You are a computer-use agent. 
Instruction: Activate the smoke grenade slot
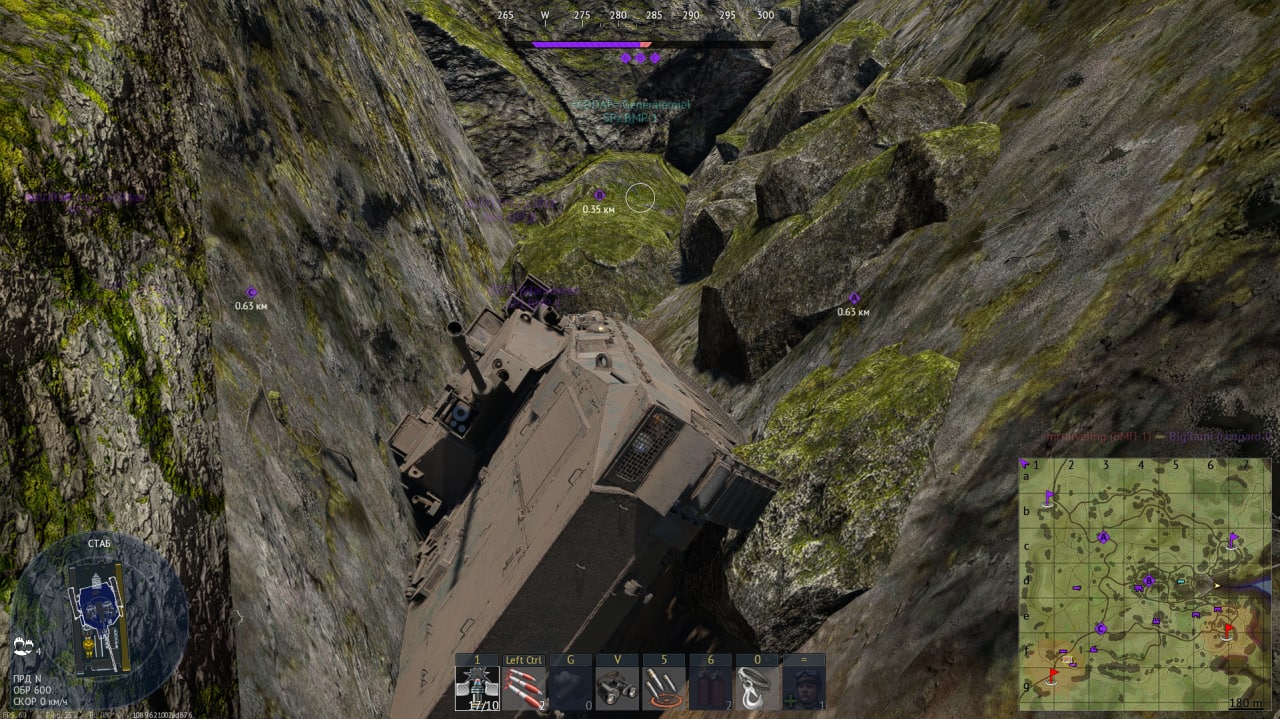pos(570,688)
